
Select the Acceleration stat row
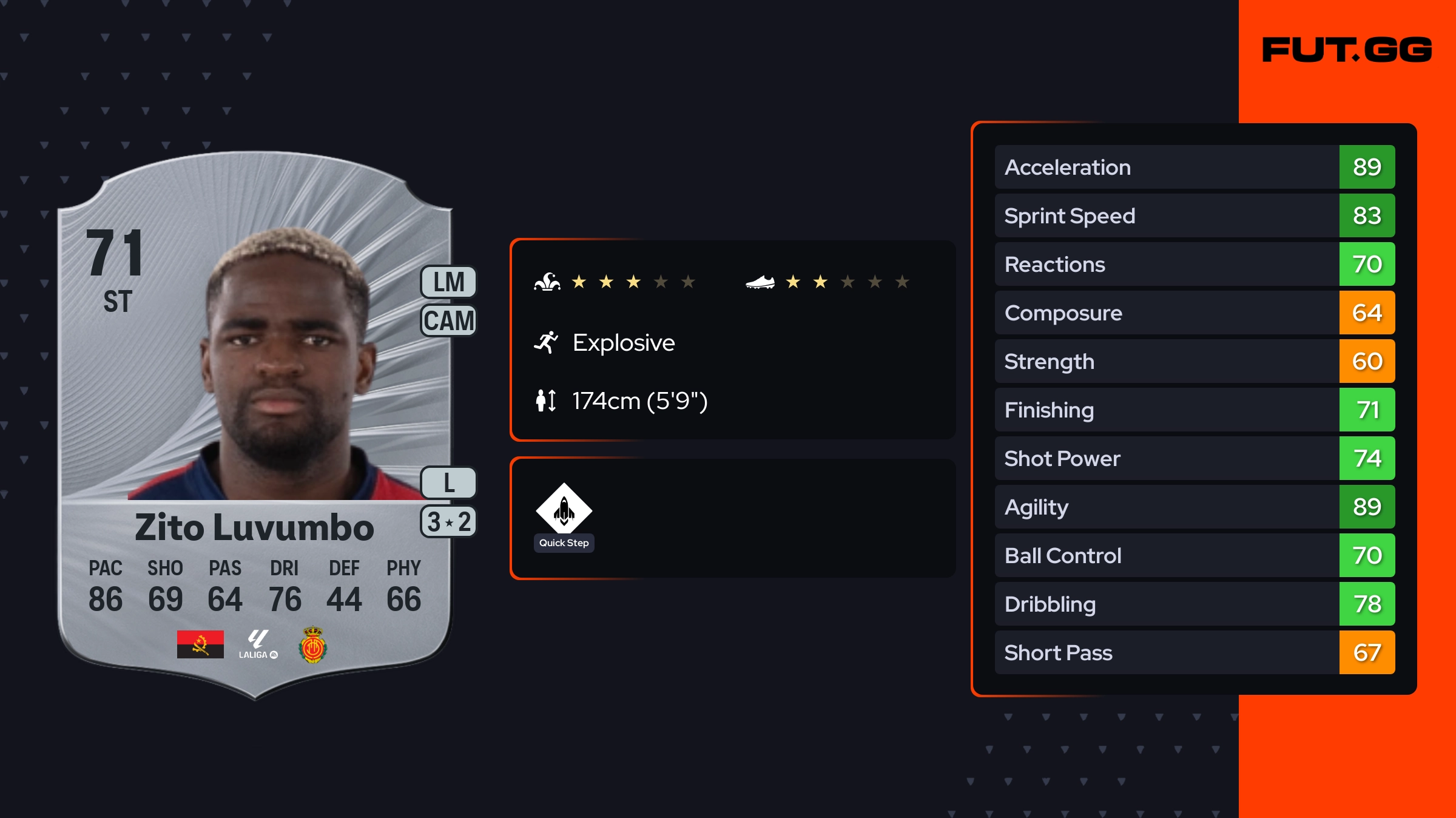coord(1194,167)
